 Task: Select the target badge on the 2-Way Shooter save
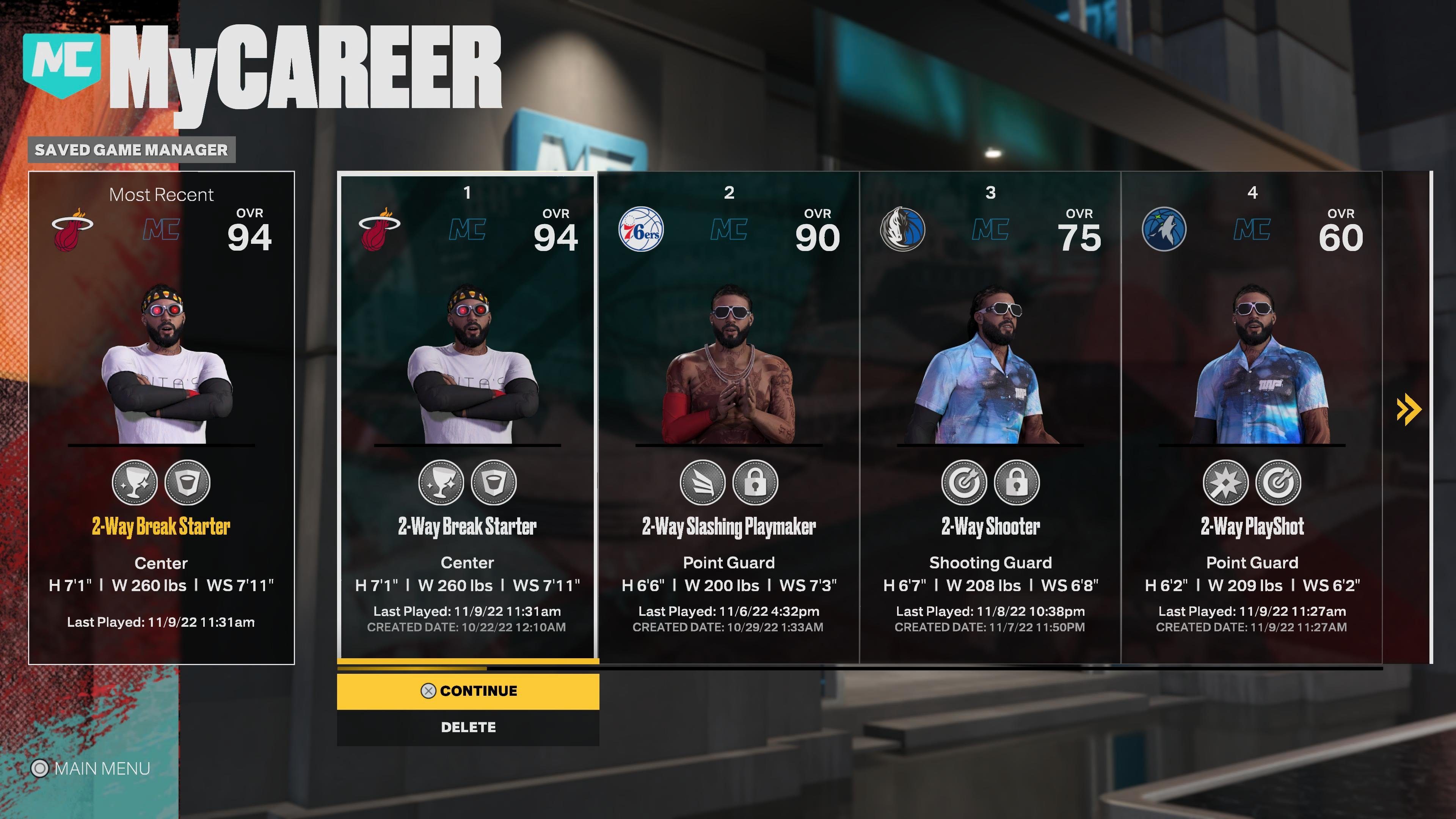964,482
